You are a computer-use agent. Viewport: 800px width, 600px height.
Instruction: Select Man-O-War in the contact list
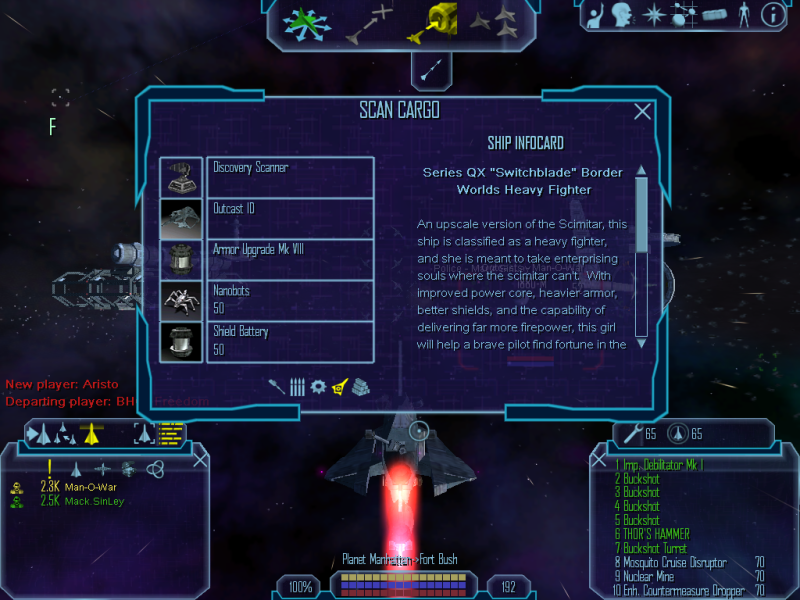pyautogui.click(x=91, y=487)
